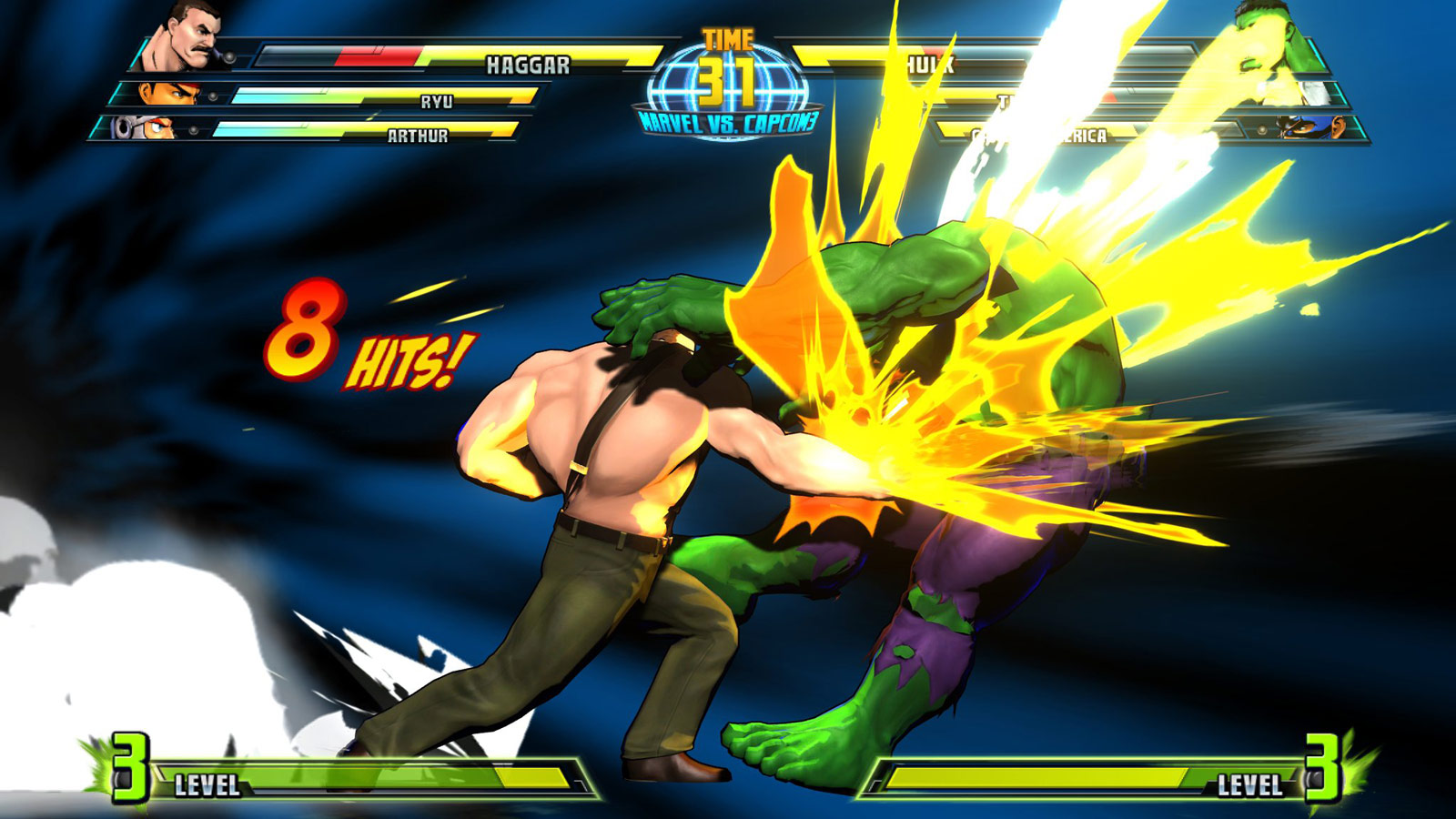Click the round assist light next to Haggar's bar

(231, 55)
